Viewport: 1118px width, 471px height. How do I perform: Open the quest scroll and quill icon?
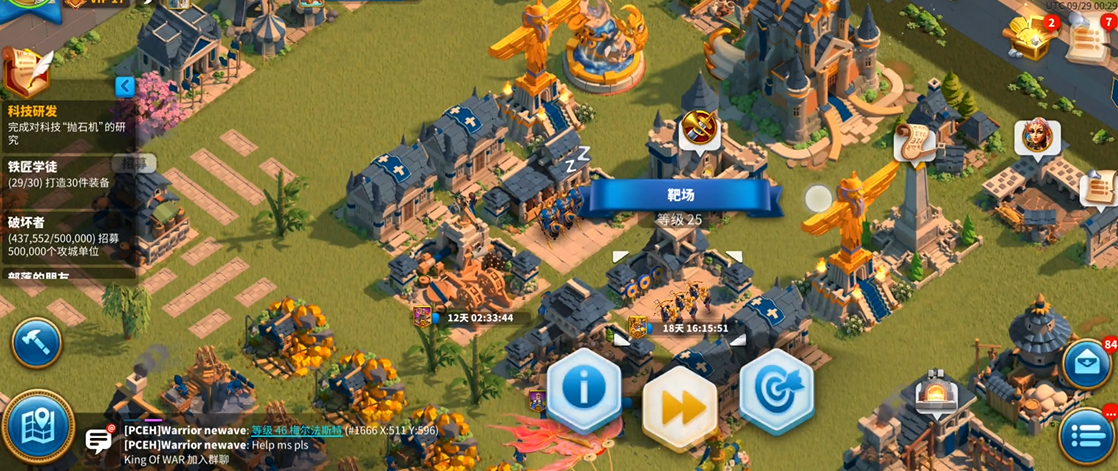point(27,71)
